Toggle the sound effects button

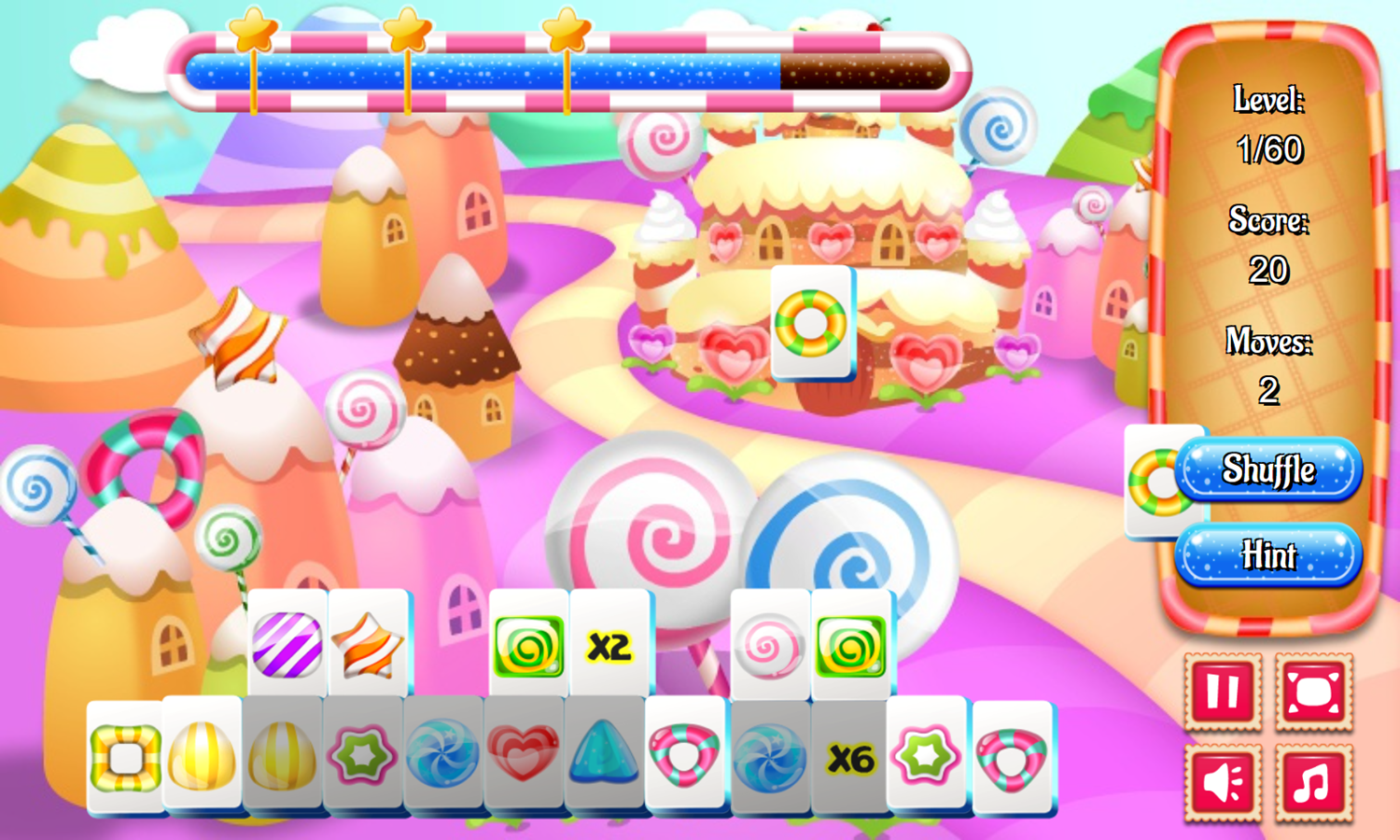[1224, 782]
